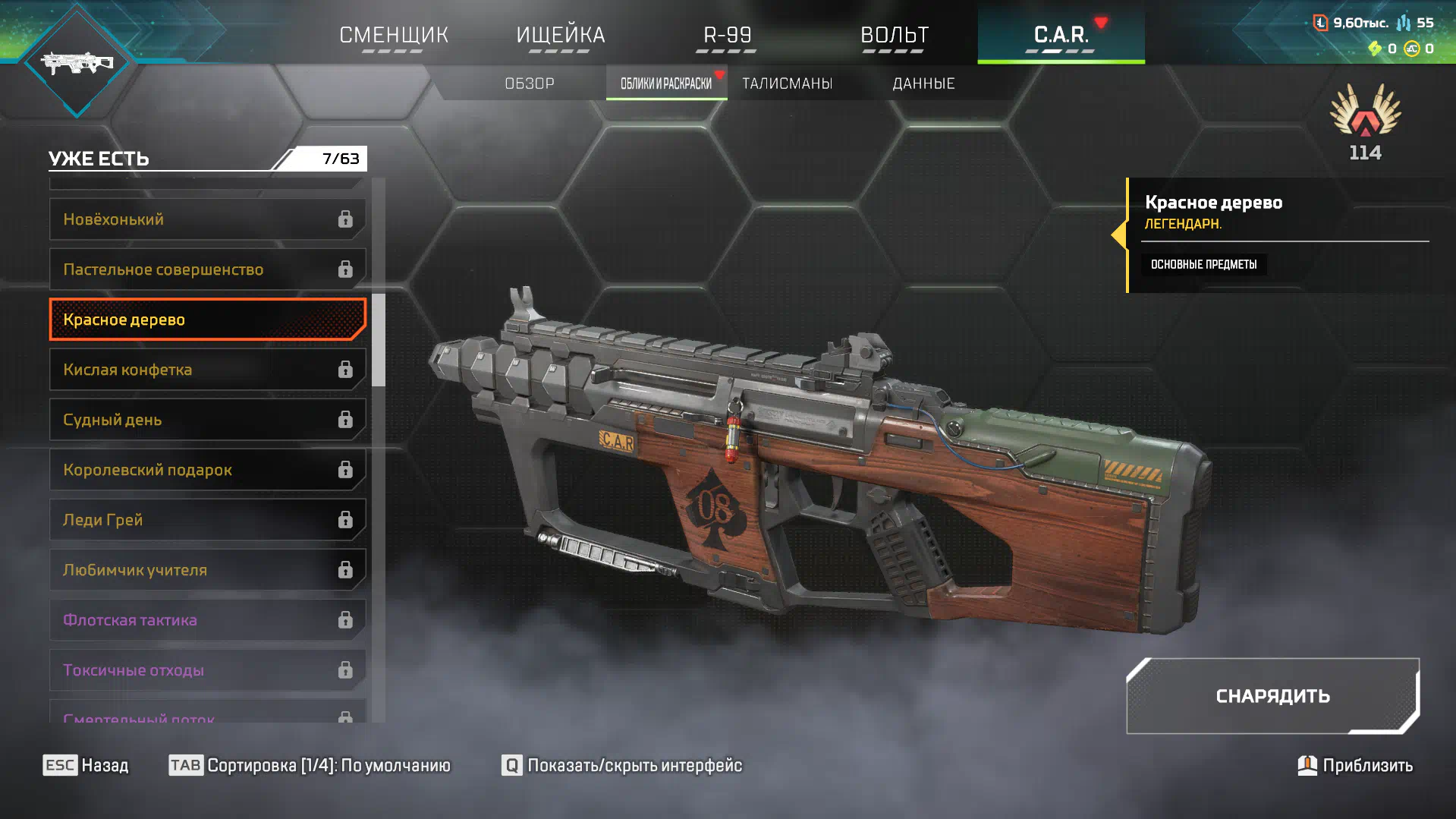
Task: Switch to the ДАННЫЕ sub-tab
Action: pos(923,83)
